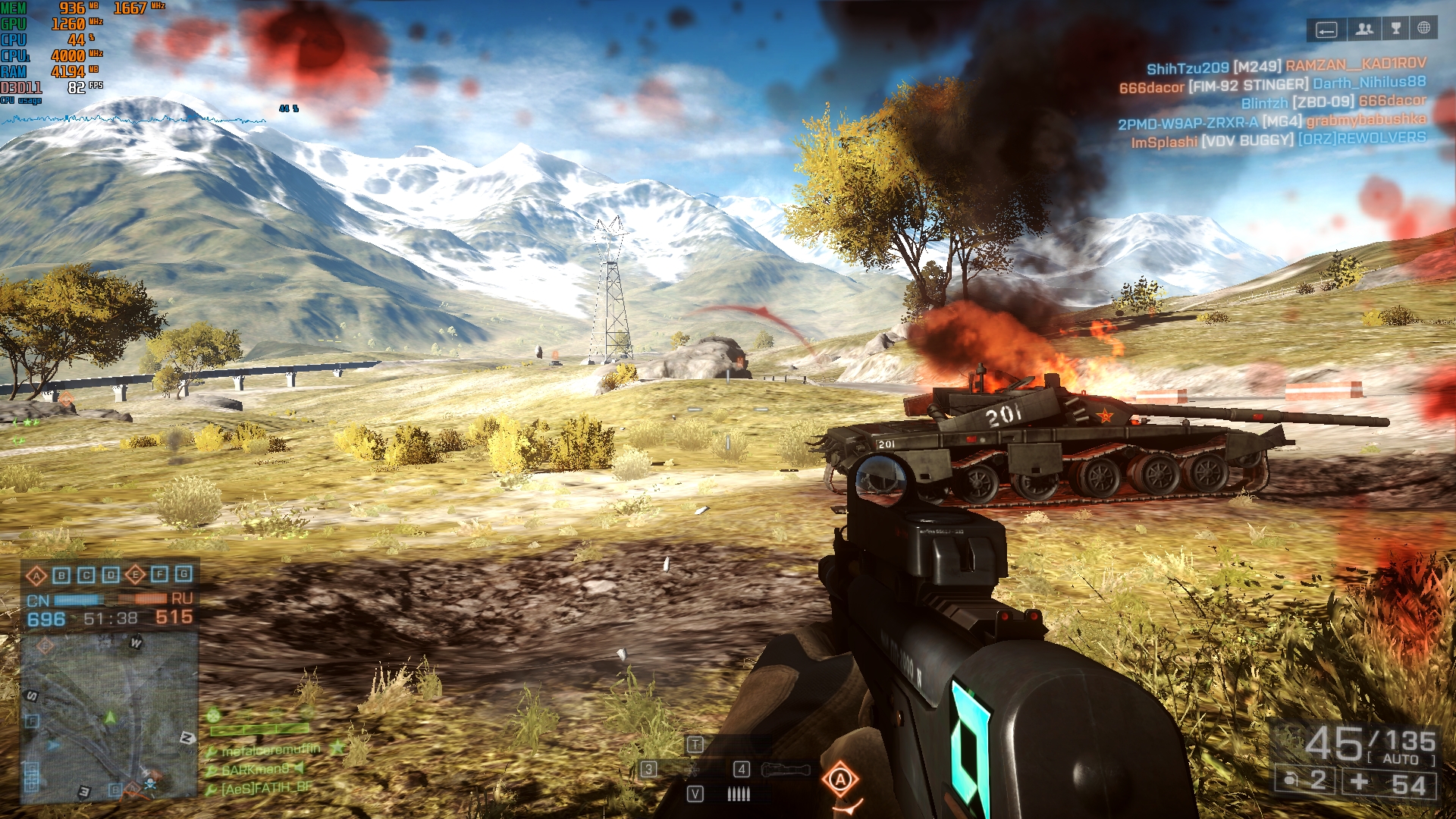The width and height of the screenshot is (1456, 819).
Task: Click objective flag D in the flag row
Action: (x=111, y=575)
